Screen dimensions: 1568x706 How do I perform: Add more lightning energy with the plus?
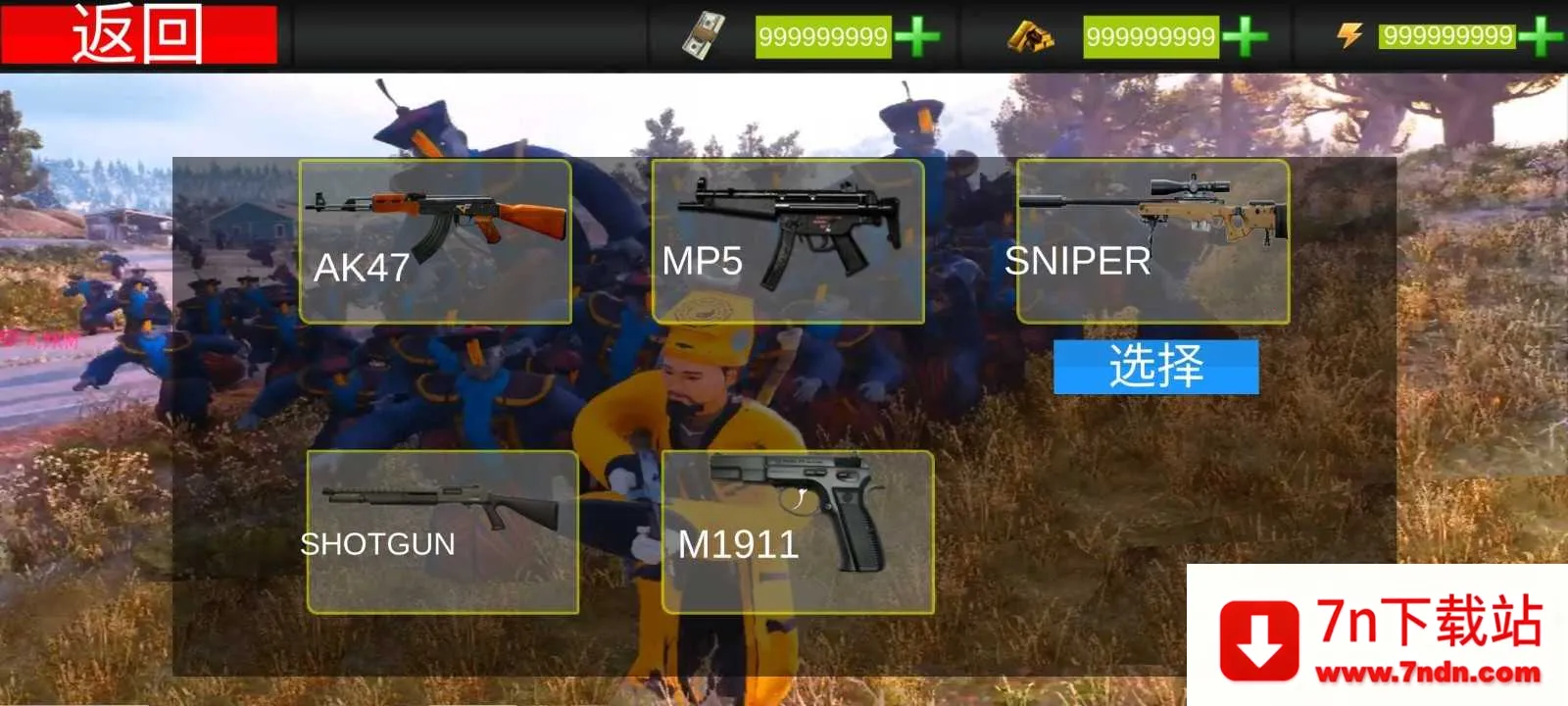[x=1541, y=37]
